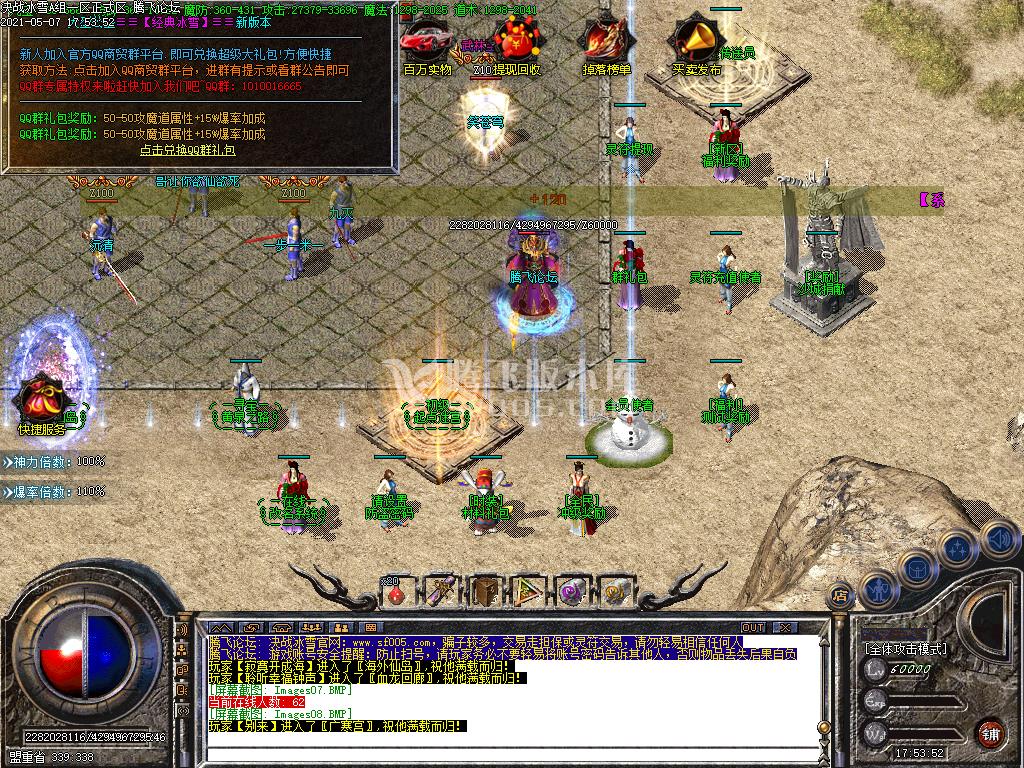Open the red 铺 stall button
Image resolution: width=1024 pixels, height=768 pixels.
[990, 731]
